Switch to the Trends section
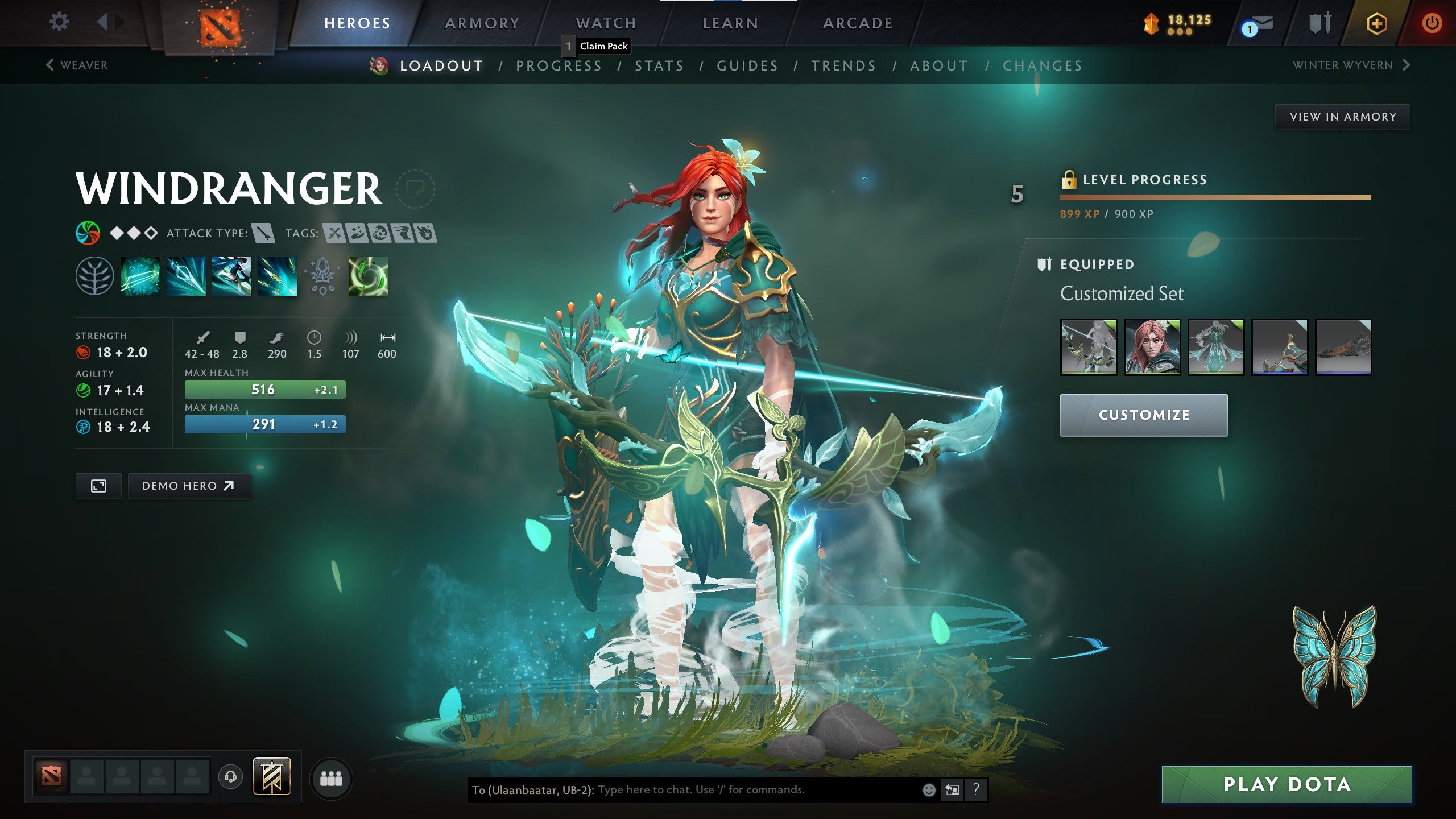This screenshot has width=1456, height=819. tap(843, 66)
